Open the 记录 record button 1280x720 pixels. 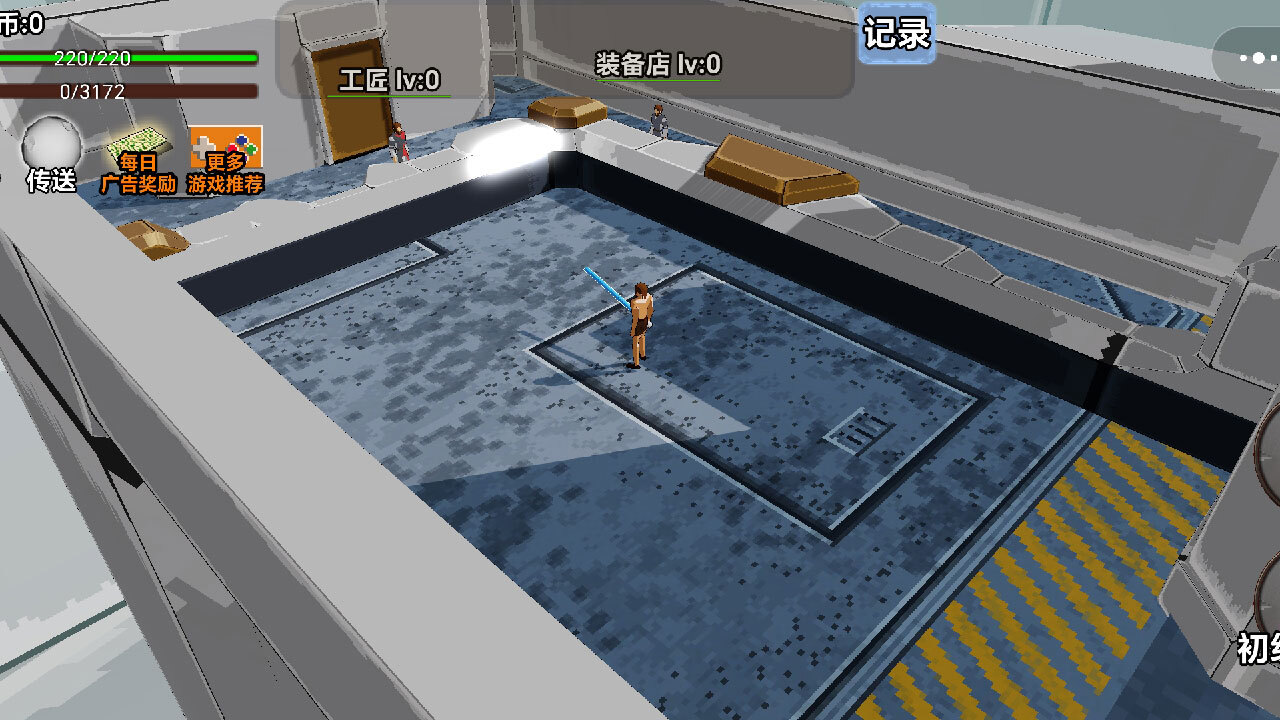tap(897, 34)
